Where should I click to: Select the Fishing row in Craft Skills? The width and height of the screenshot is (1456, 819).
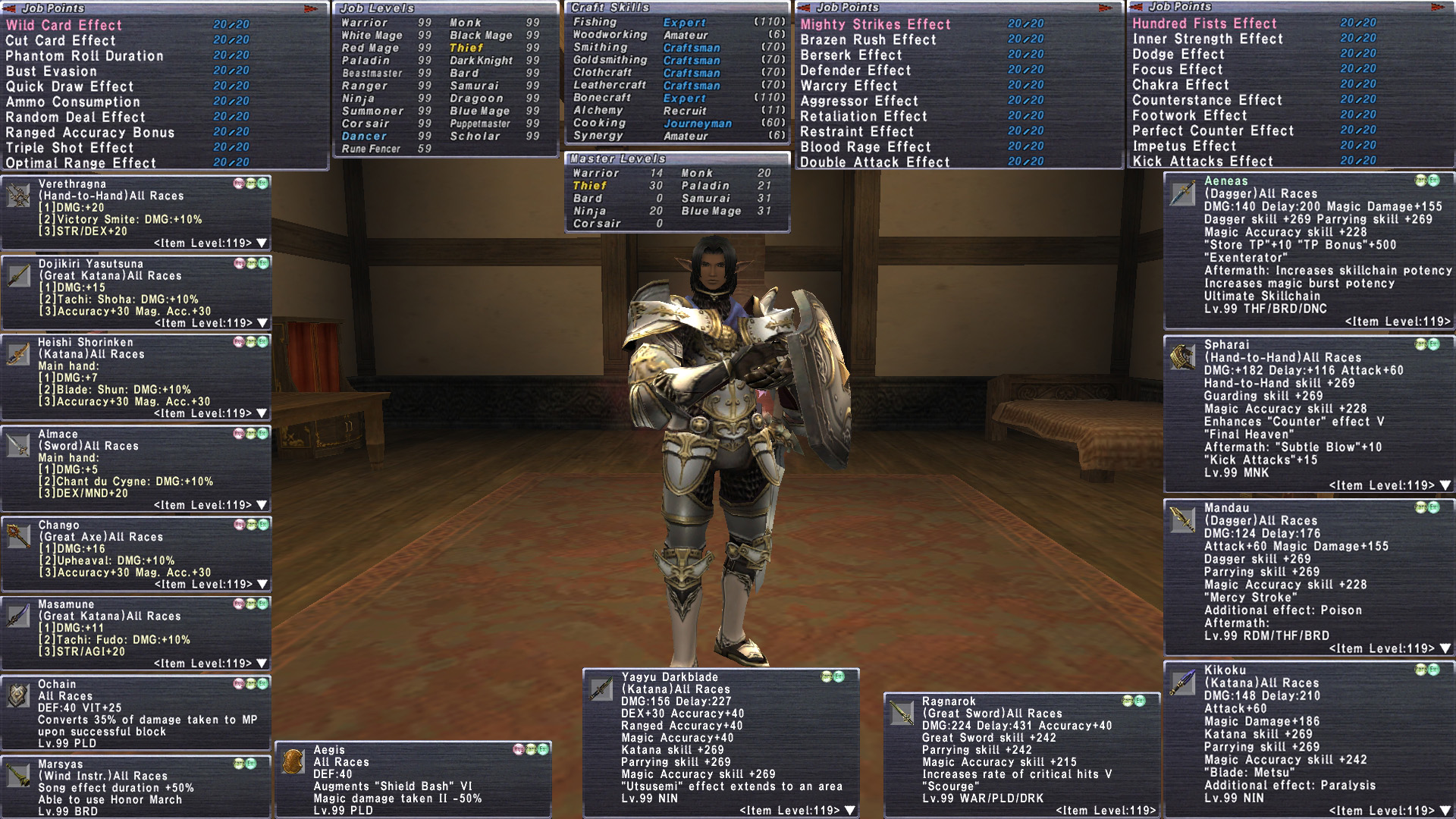click(x=595, y=23)
